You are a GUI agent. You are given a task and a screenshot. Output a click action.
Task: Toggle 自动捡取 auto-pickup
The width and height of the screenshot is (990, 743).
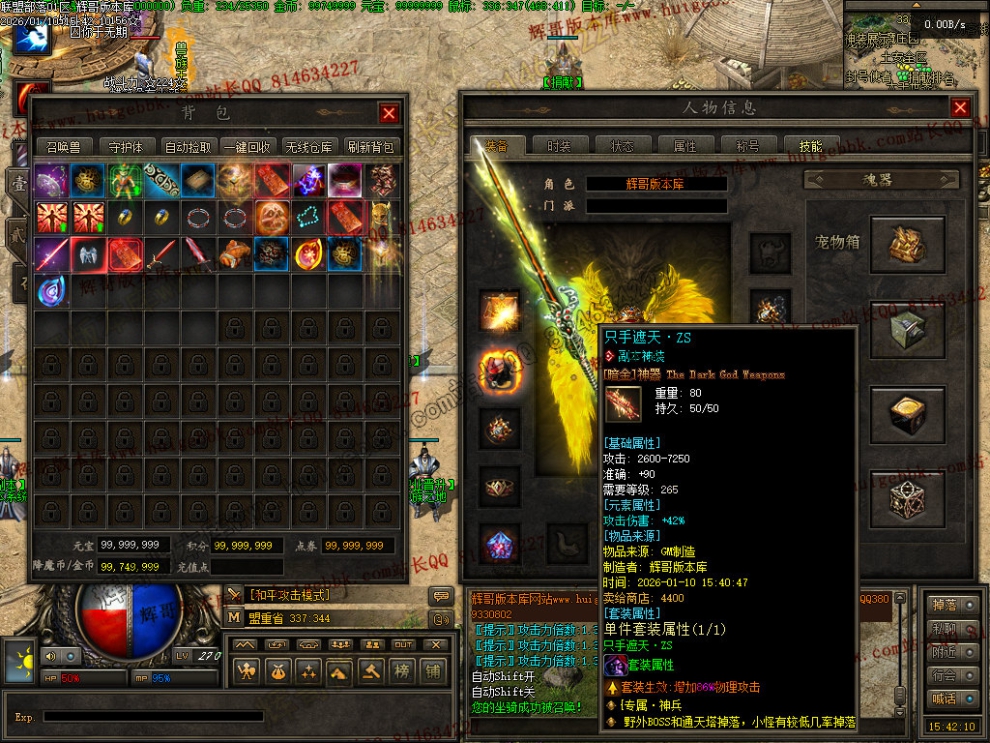click(188, 146)
